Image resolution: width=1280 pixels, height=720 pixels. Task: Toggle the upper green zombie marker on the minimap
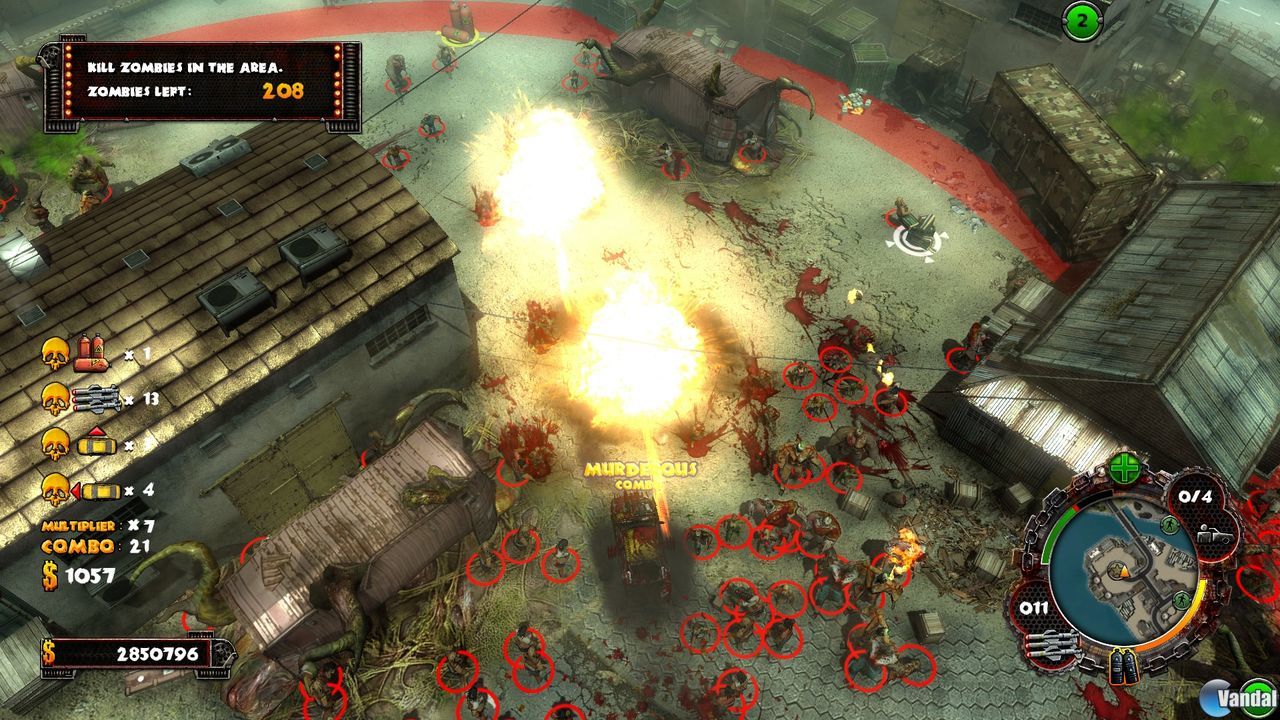1167,525
